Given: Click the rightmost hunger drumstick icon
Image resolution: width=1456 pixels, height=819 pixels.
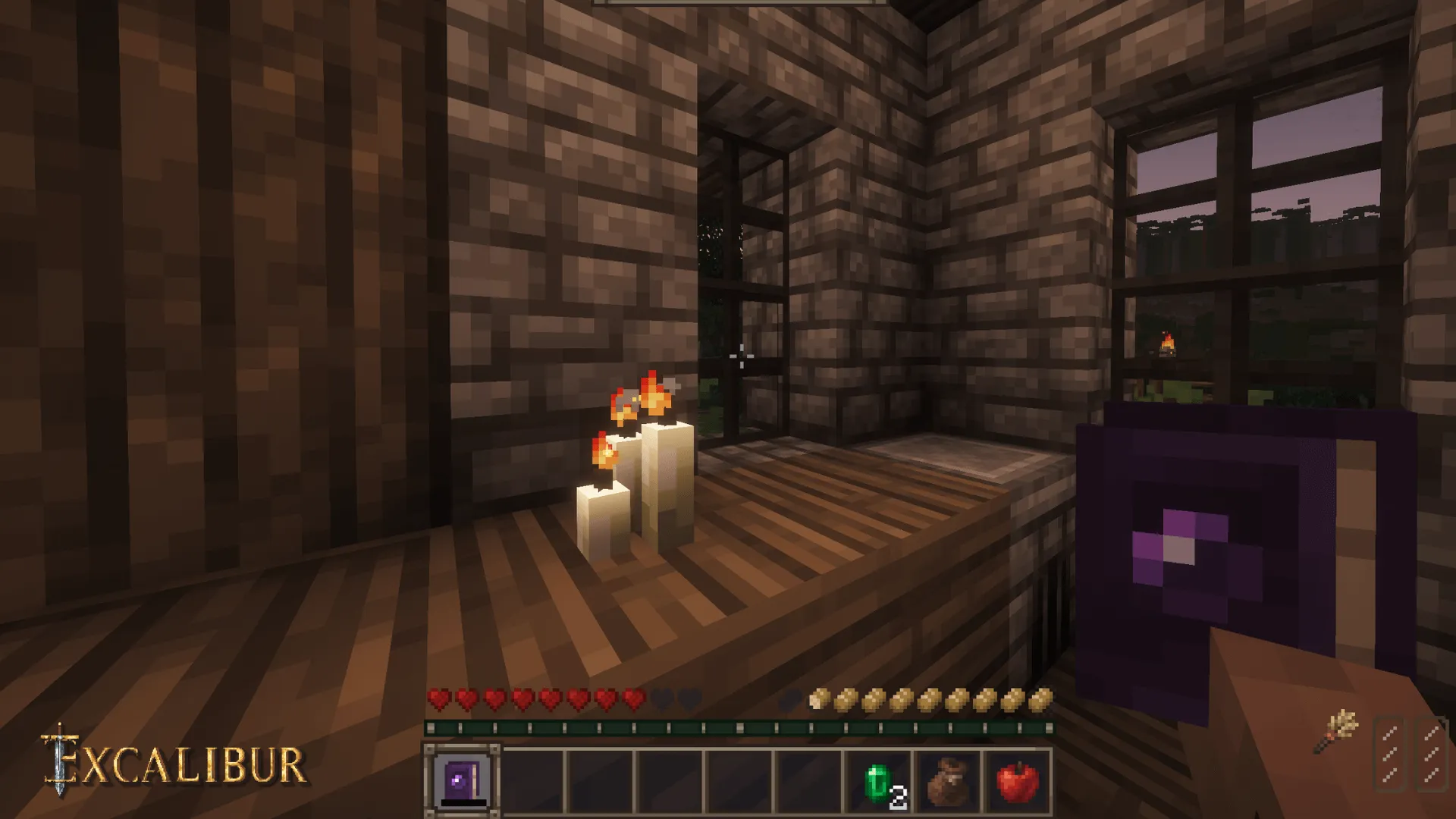Looking at the screenshot, I should point(1043,698).
